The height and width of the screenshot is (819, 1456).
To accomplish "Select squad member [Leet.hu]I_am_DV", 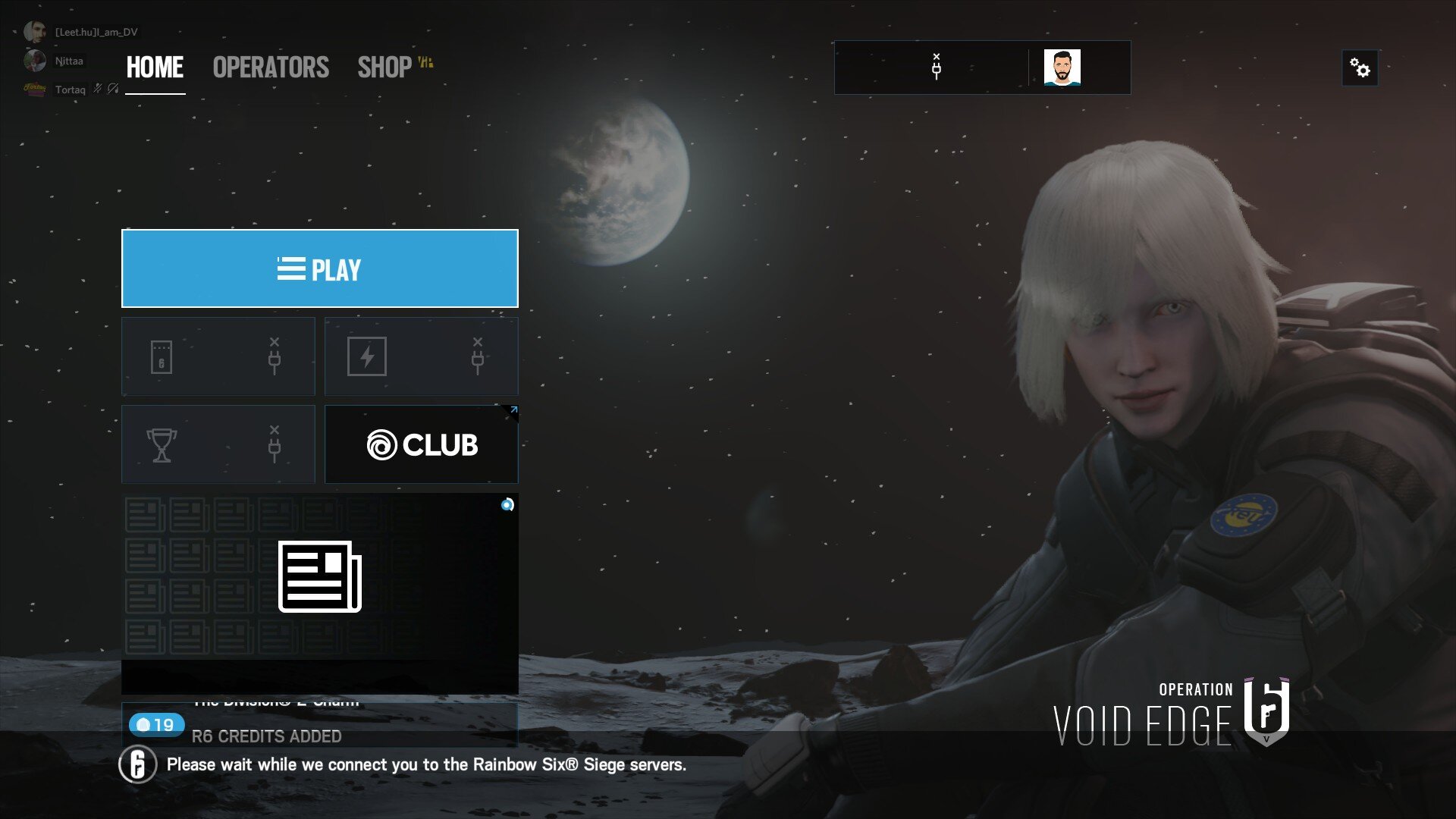I will pos(96,32).
